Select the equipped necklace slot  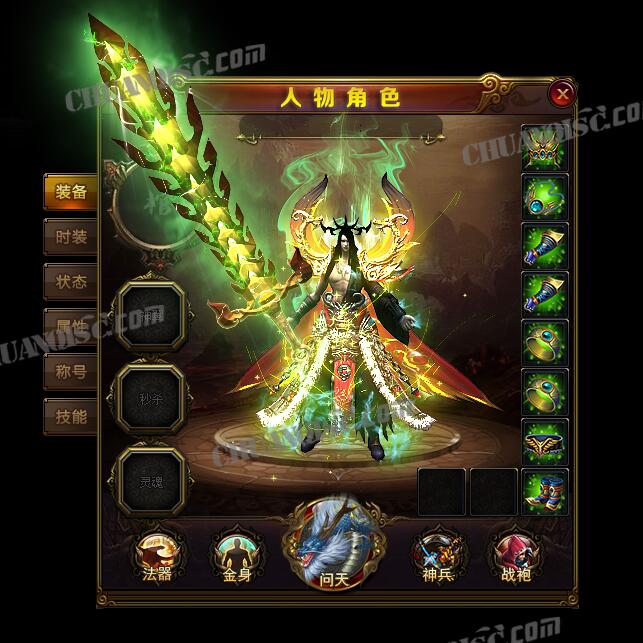[x=545, y=196]
